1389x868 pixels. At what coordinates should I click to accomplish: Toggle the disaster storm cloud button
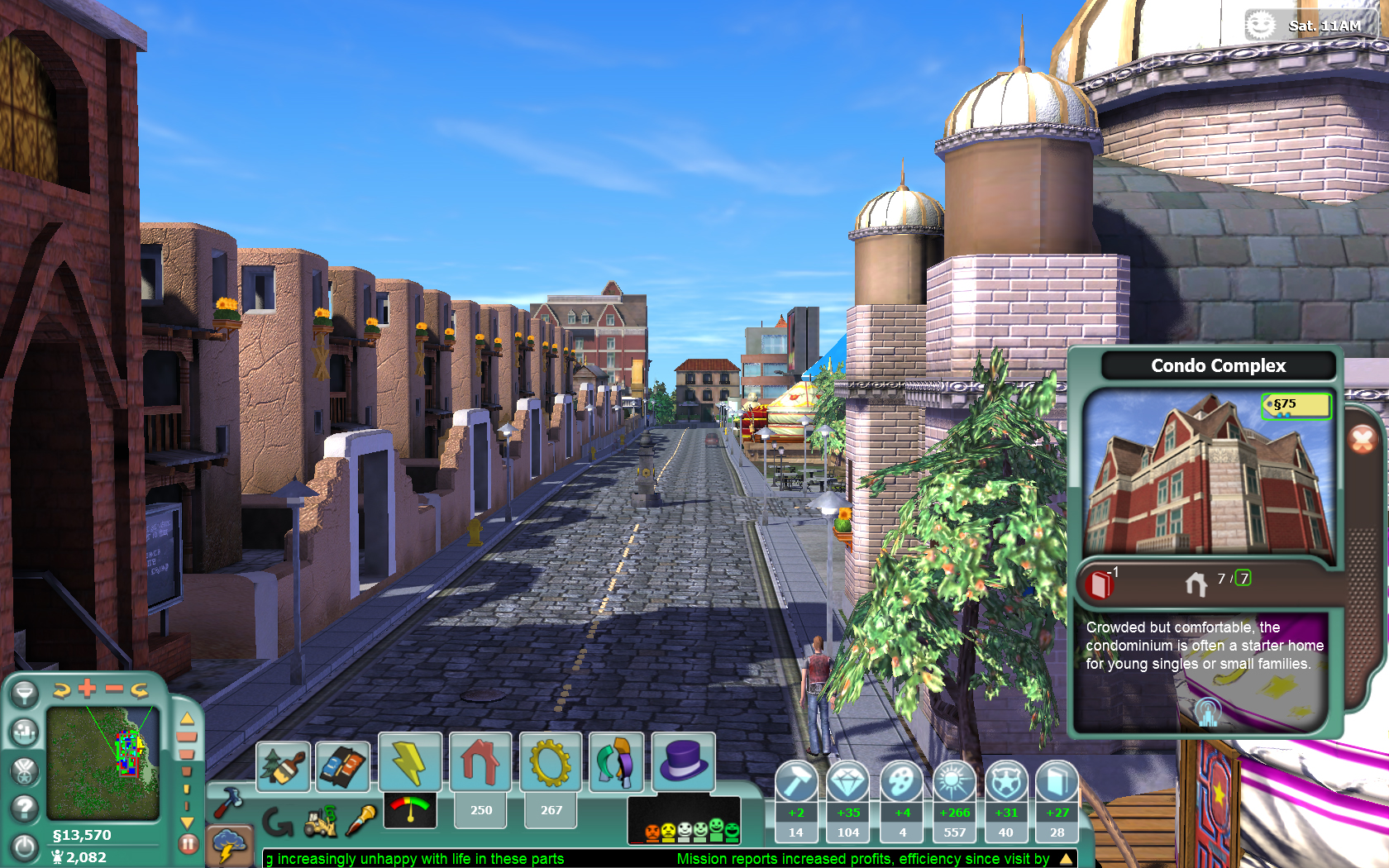coord(231,845)
